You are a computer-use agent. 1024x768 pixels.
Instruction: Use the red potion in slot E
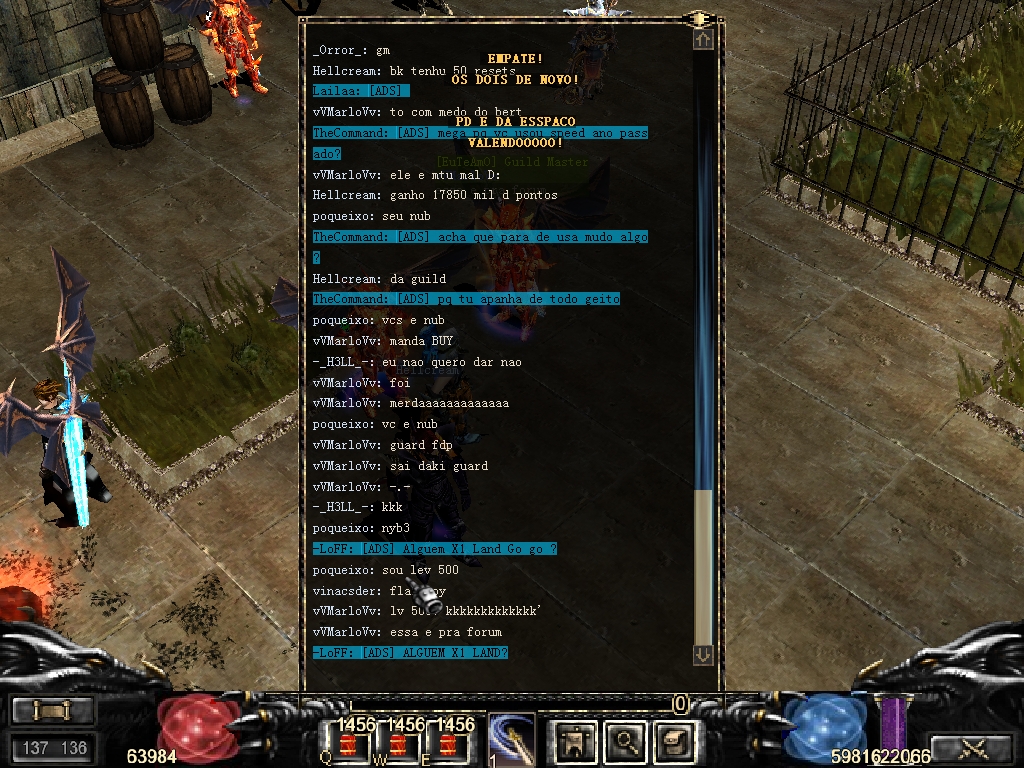pos(445,745)
